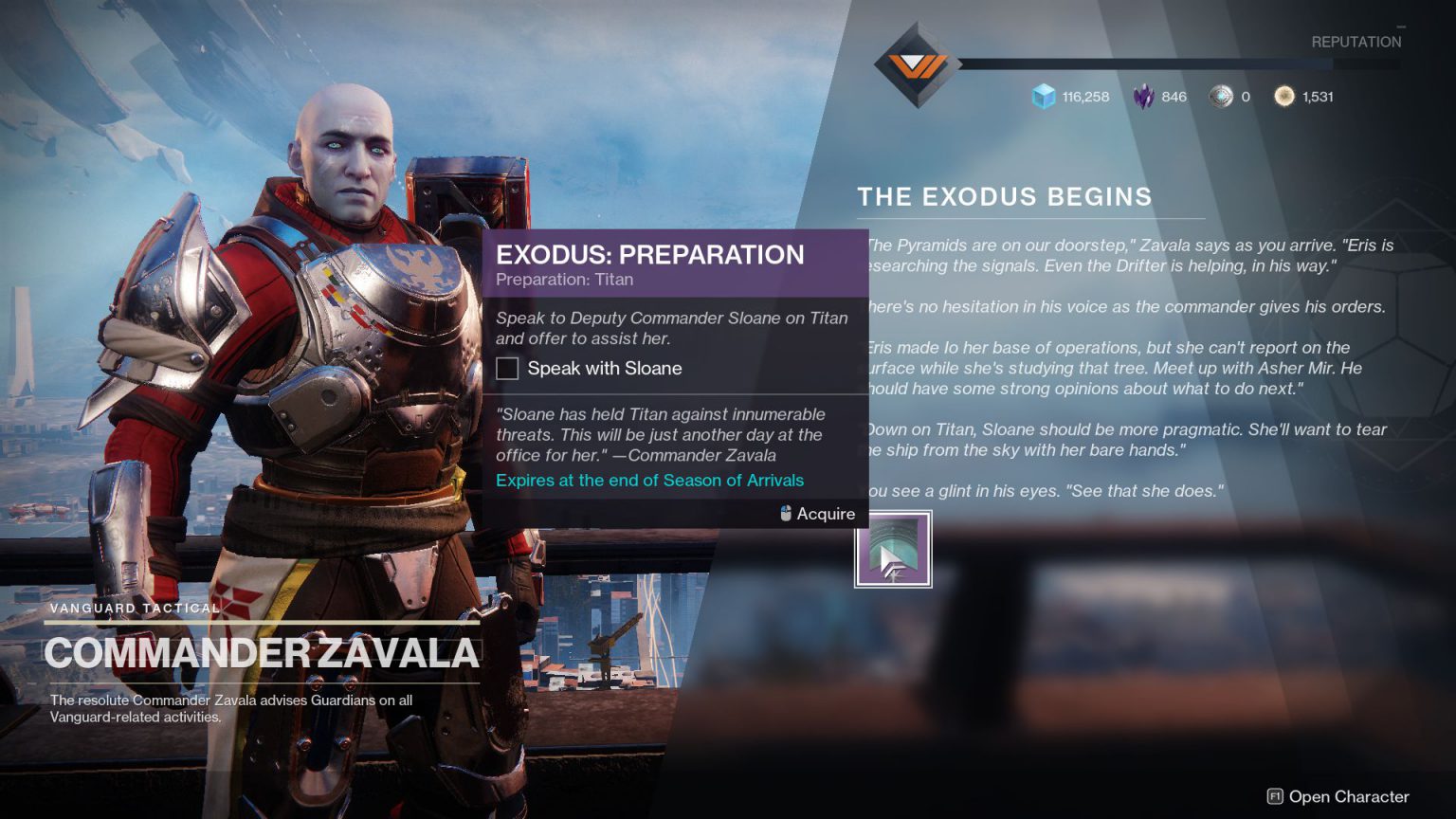Click the F1 key icon near Open Character
Screen dimensions: 1456x819
pyautogui.click(x=1275, y=797)
